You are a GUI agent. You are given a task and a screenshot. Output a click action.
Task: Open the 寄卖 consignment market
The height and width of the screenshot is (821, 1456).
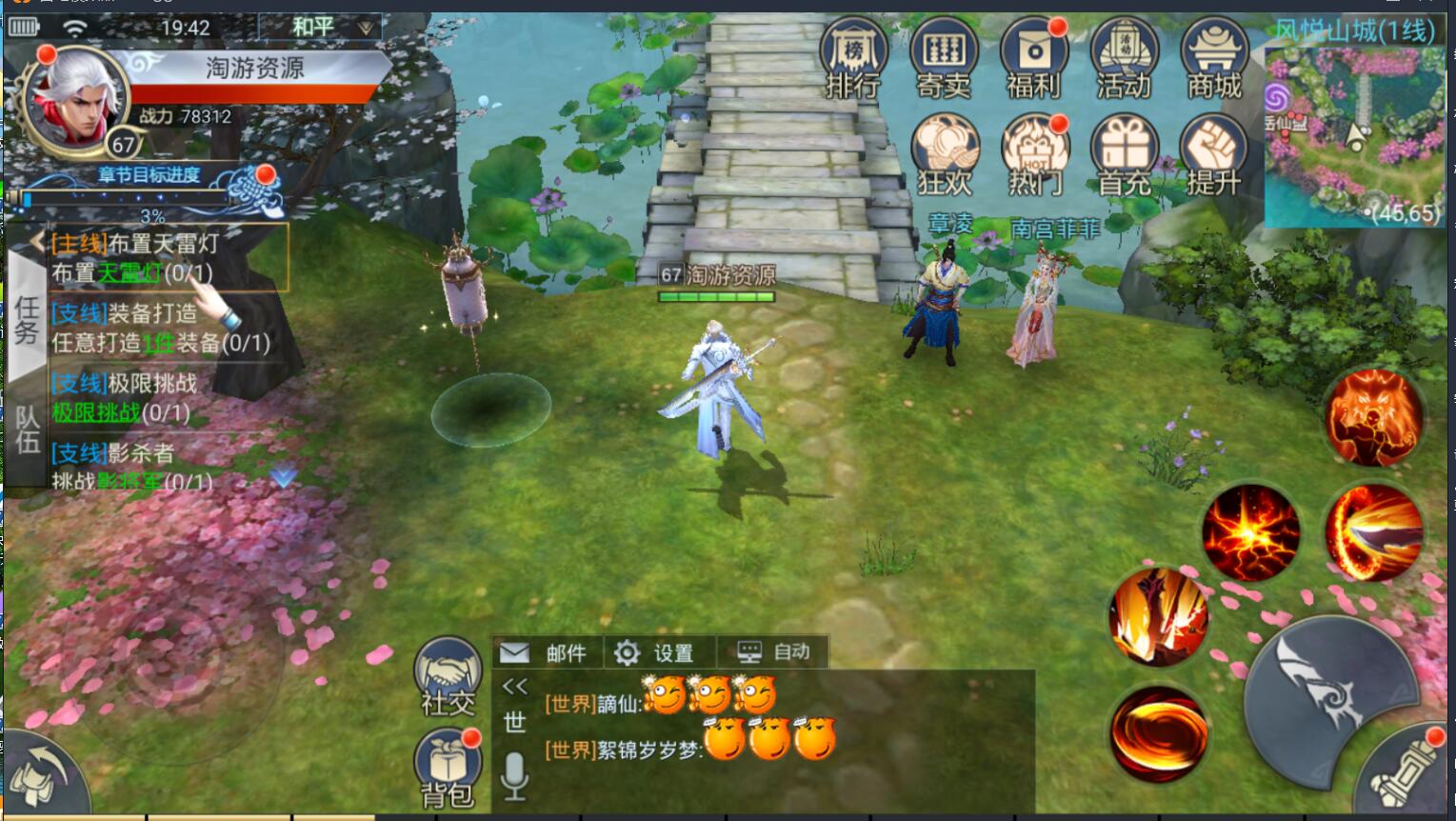(x=944, y=59)
